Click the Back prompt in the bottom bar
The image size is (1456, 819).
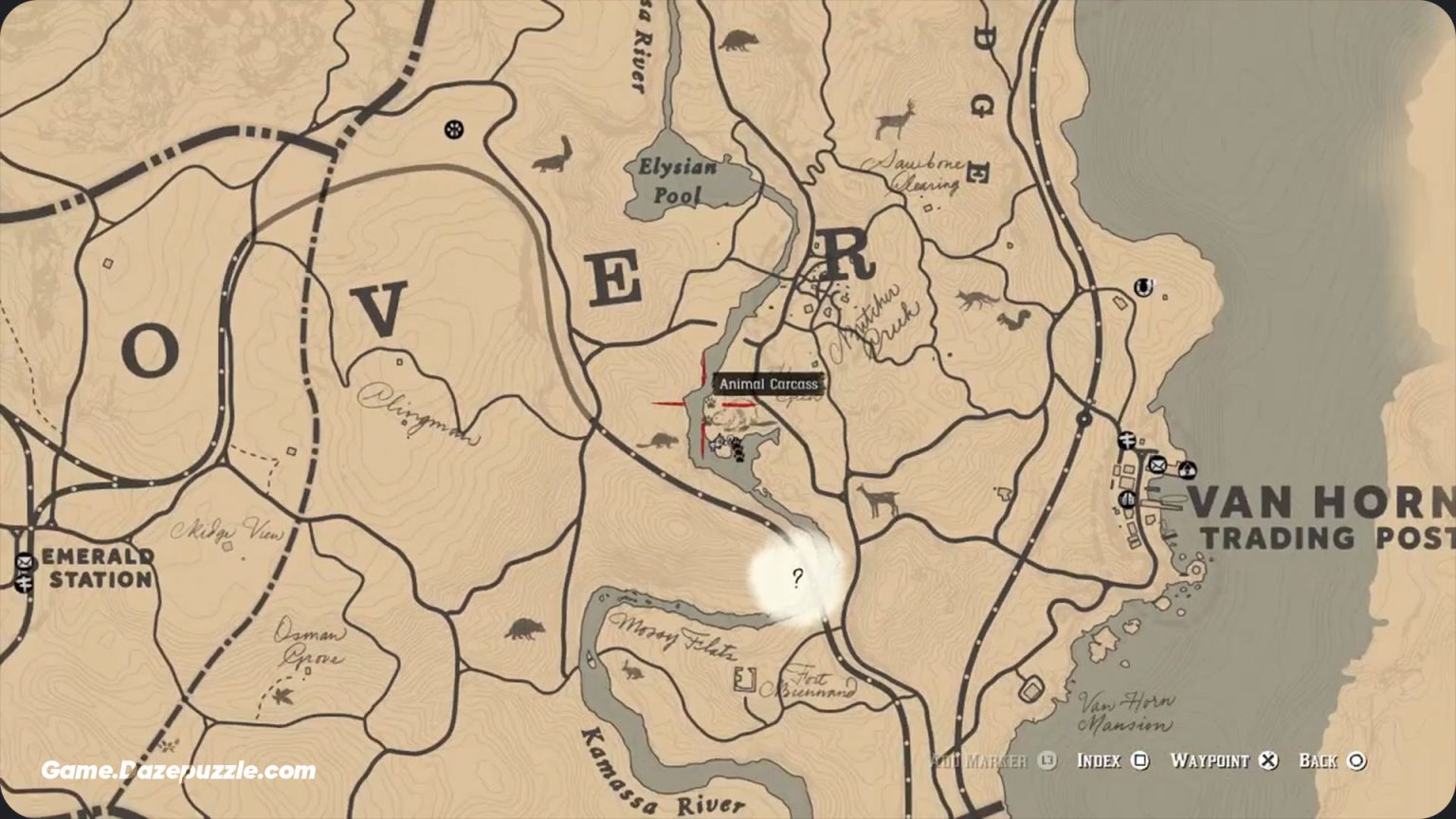tap(1333, 760)
